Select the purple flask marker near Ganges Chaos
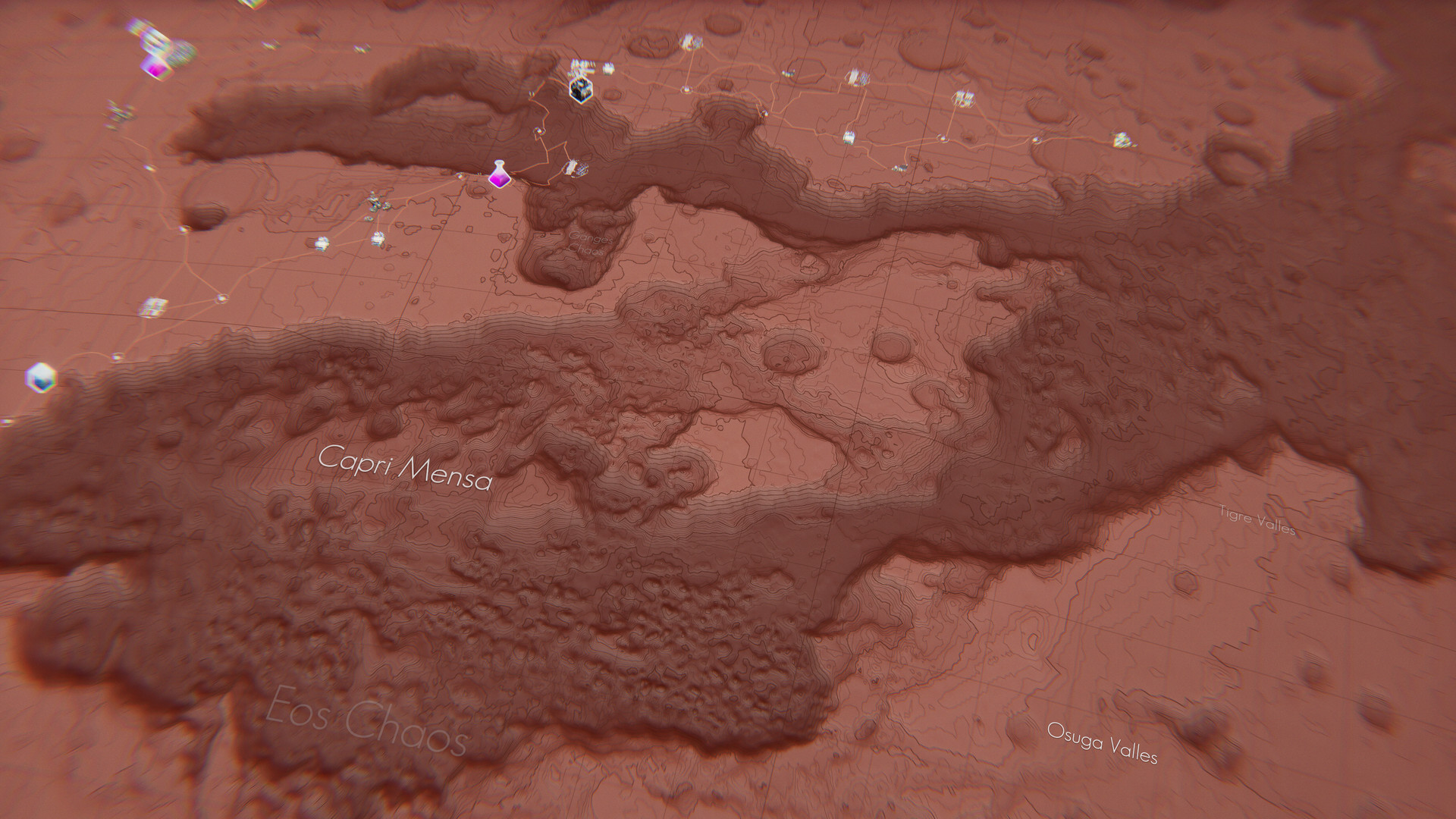The height and width of the screenshot is (819, 1456). click(500, 174)
